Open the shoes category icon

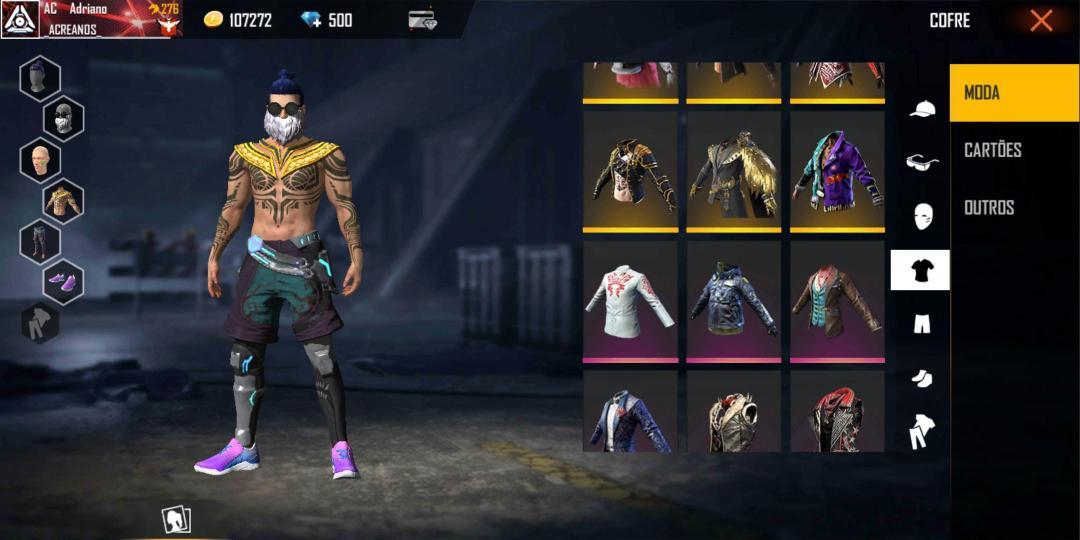point(921,377)
